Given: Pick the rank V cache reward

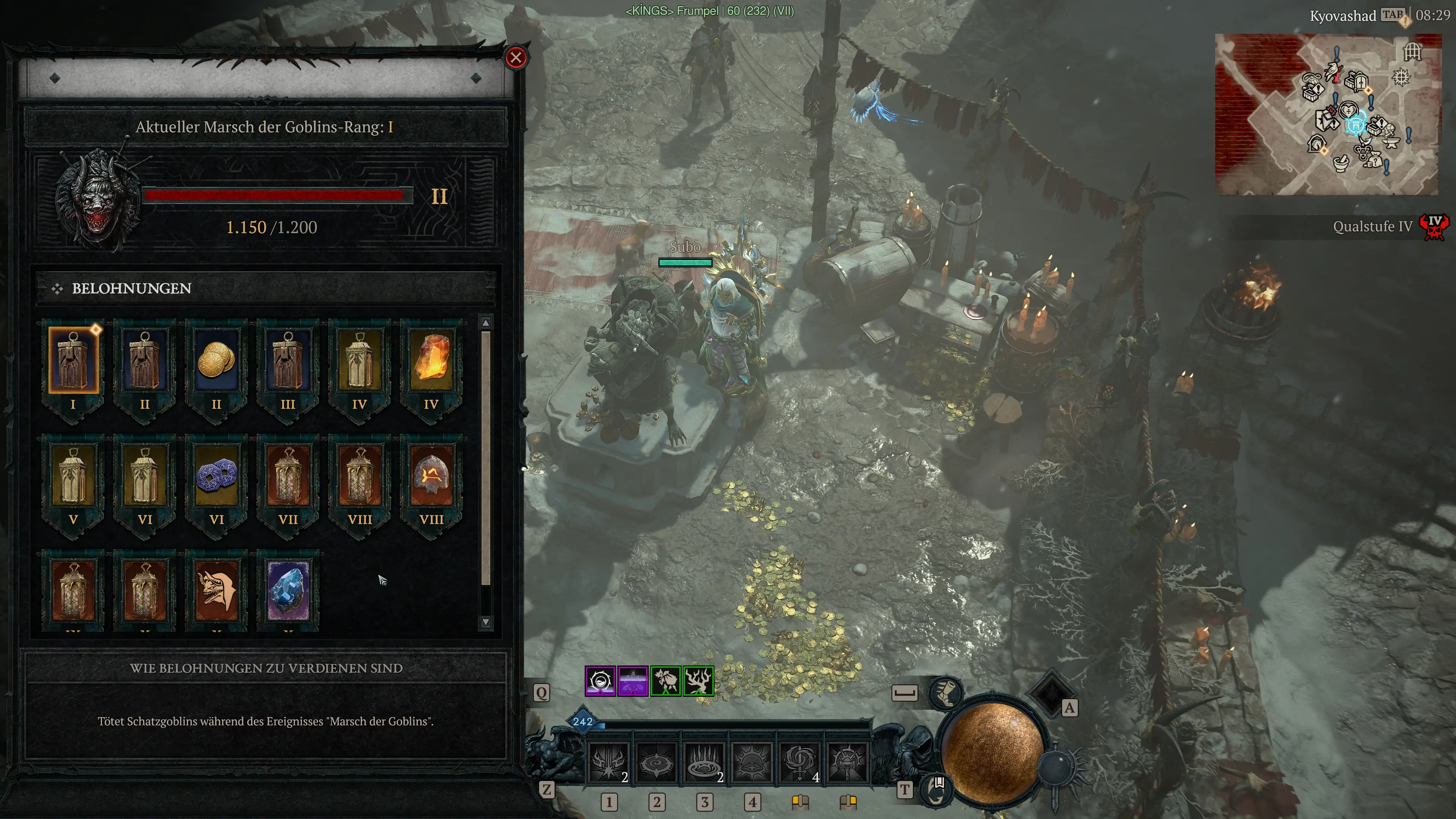Looking at the screenshot, I should [73, 475].
